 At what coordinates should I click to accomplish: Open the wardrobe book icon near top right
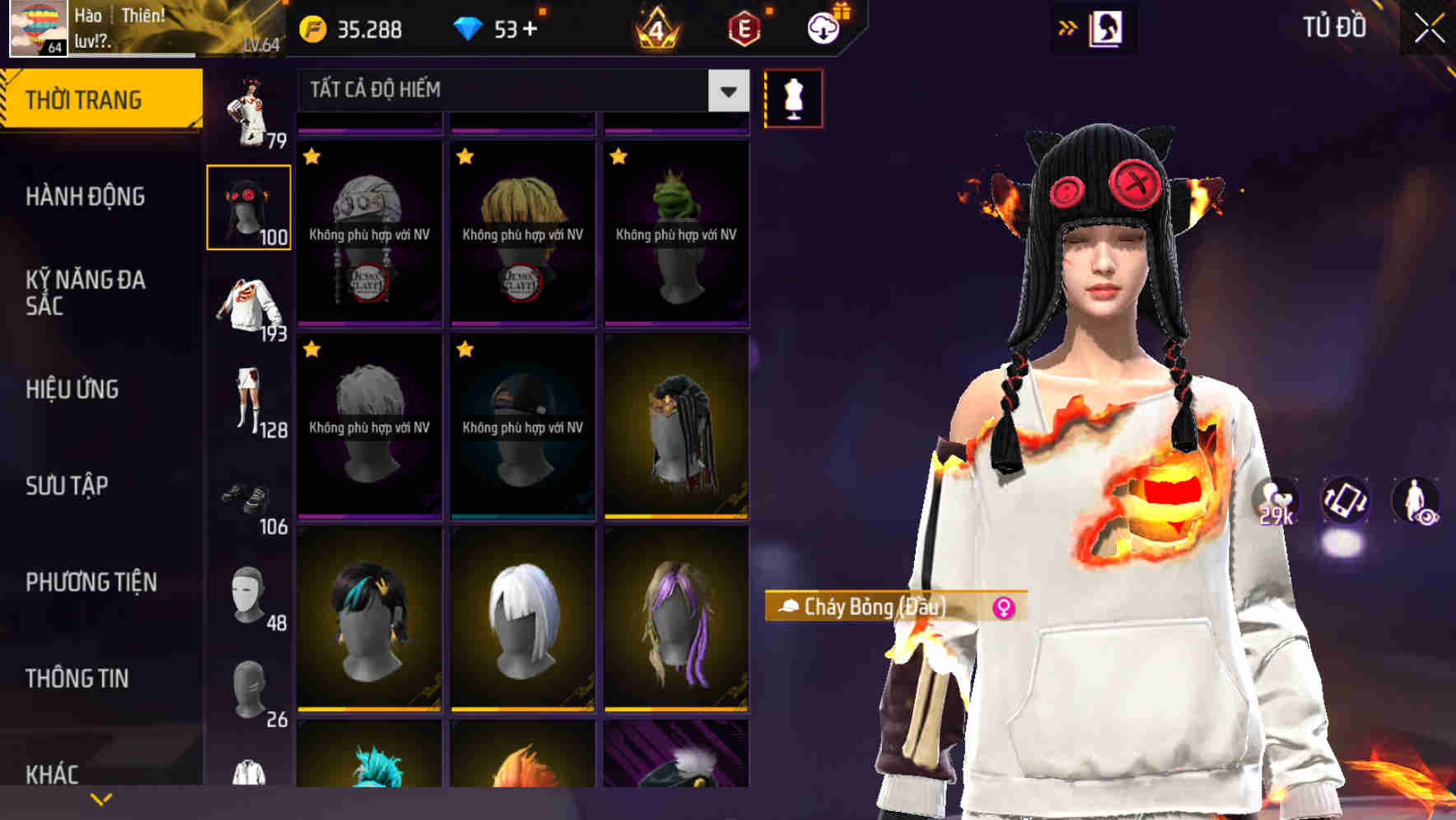1108,27
